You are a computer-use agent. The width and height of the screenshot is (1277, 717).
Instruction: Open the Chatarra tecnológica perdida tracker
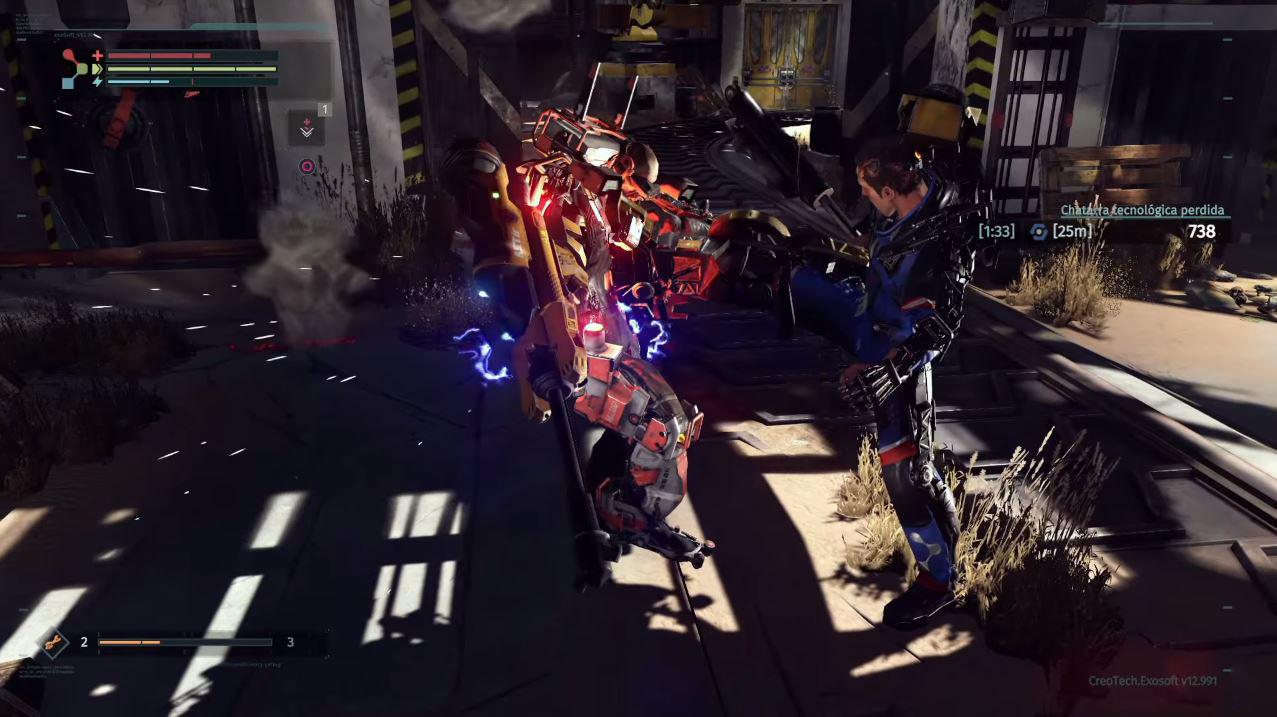click(1144, 211)
